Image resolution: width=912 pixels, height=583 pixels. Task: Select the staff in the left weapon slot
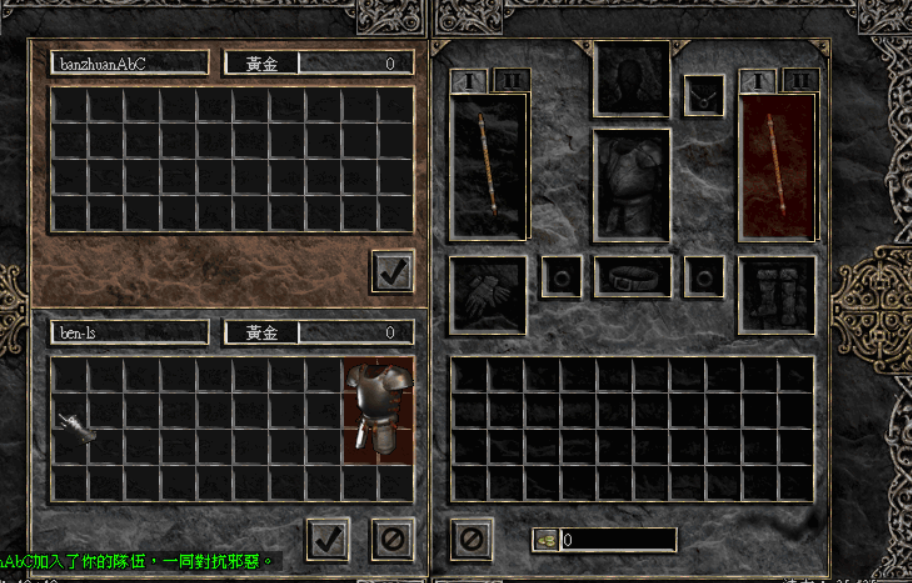tap(489, 166)
